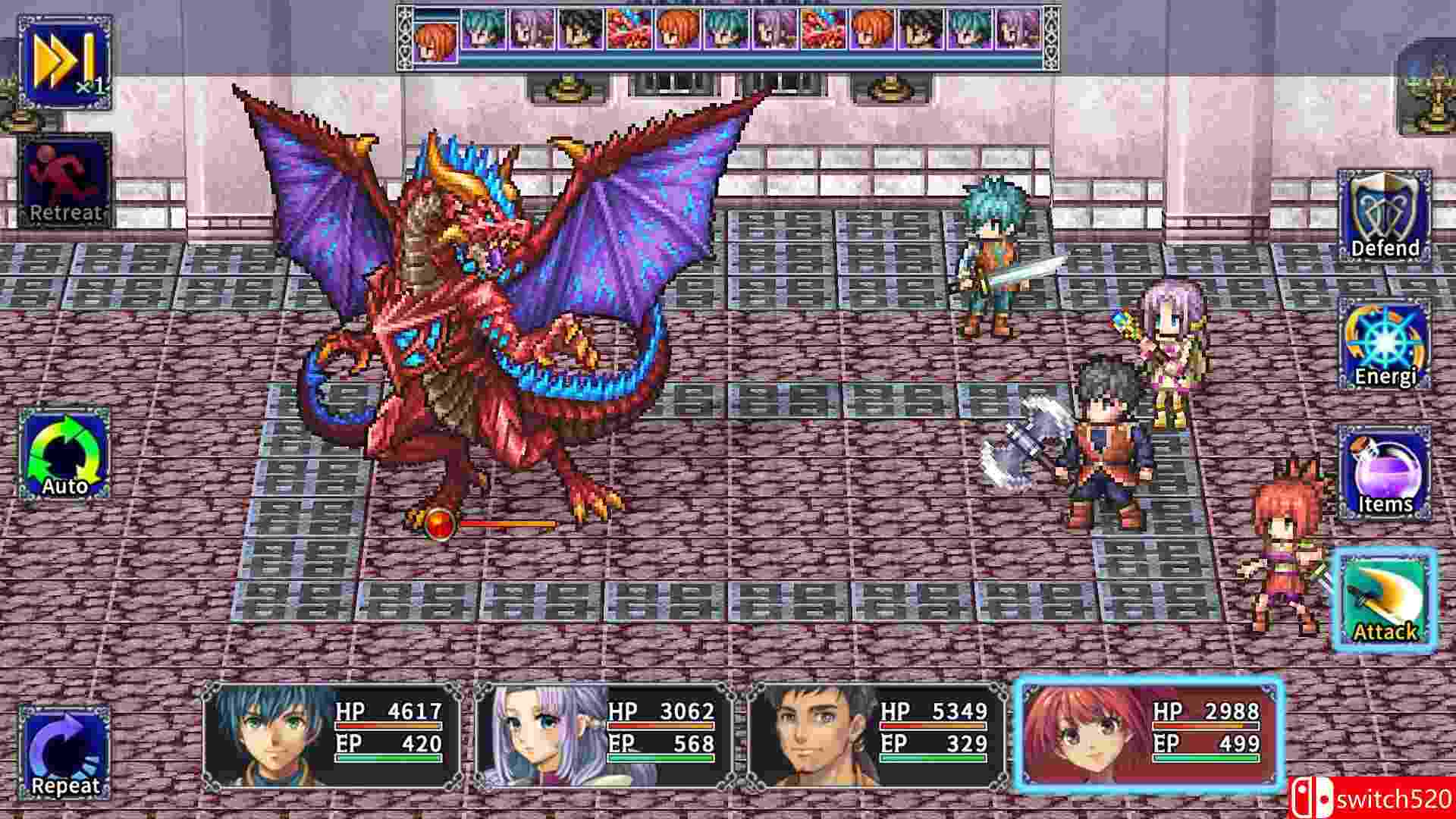Select the Defend command icon

click(1385, 220)
